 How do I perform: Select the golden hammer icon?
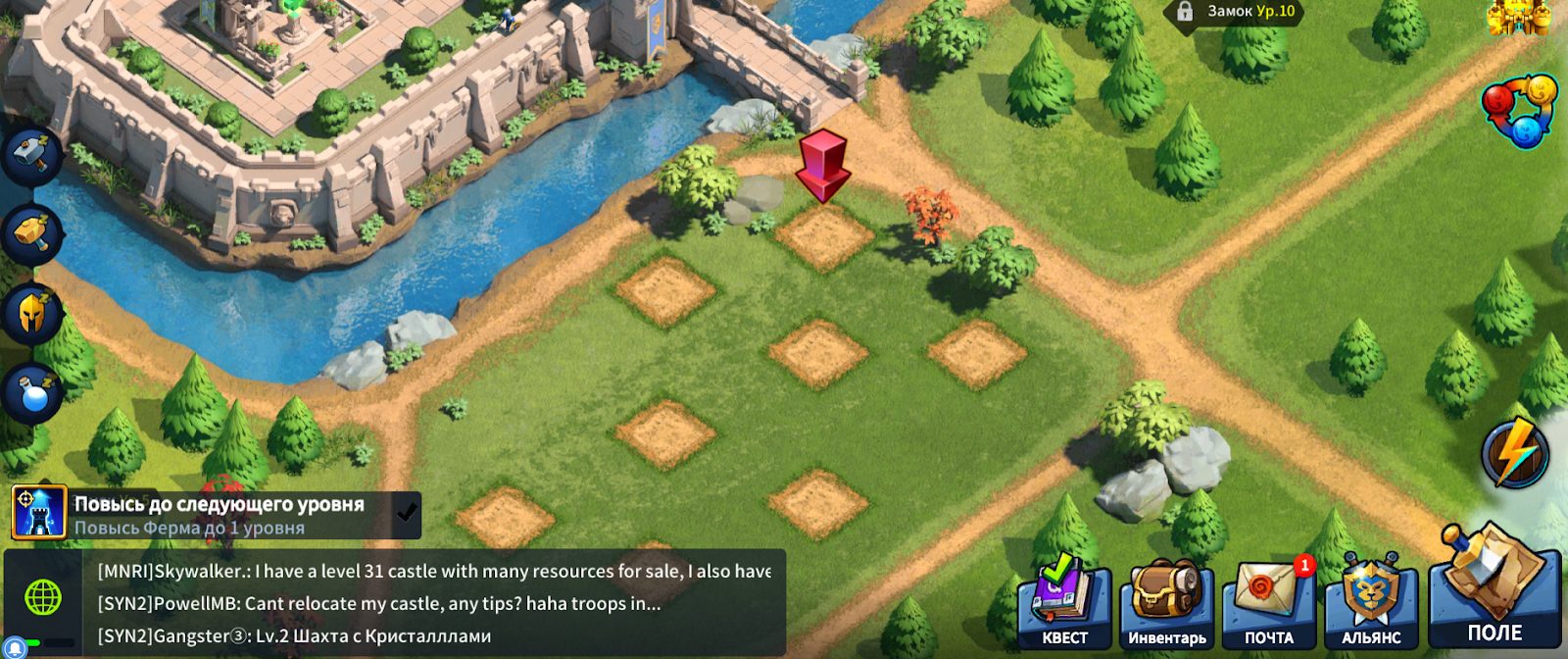click(34, 233)
